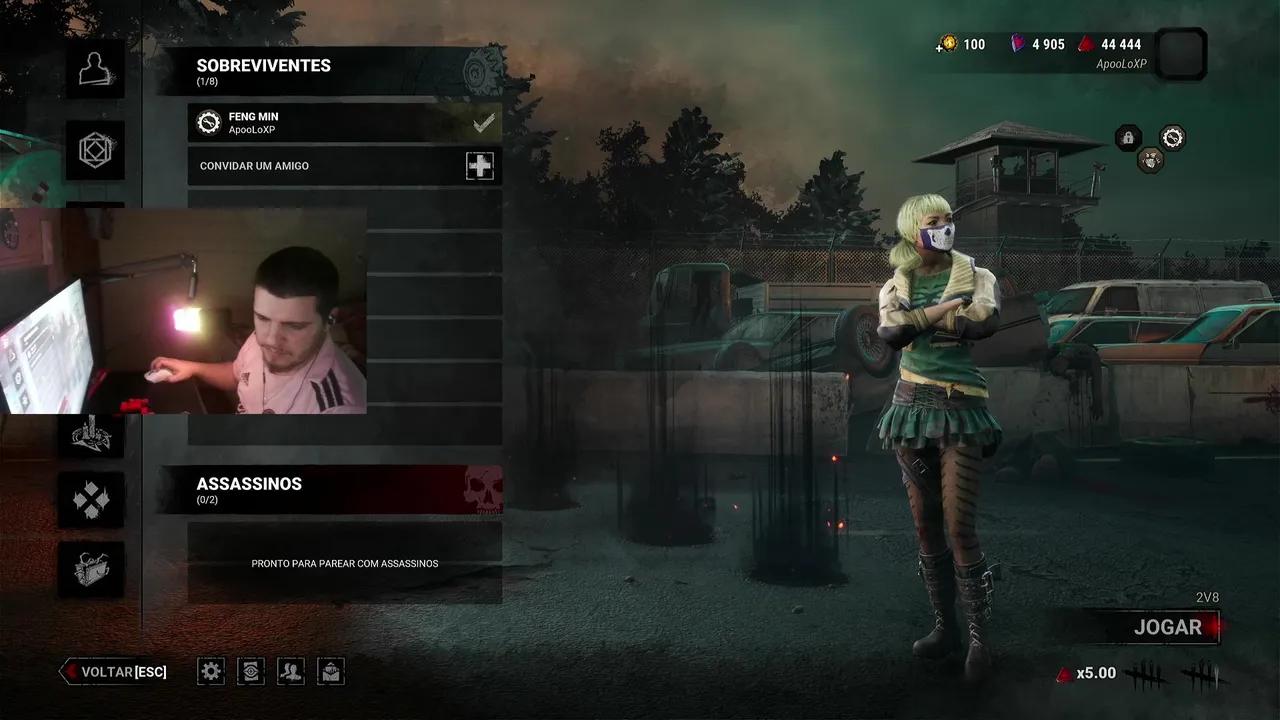Screen dimensions: 1280x720
Task: Open the news book icon at bottom
Action: [x=331, y=671]
